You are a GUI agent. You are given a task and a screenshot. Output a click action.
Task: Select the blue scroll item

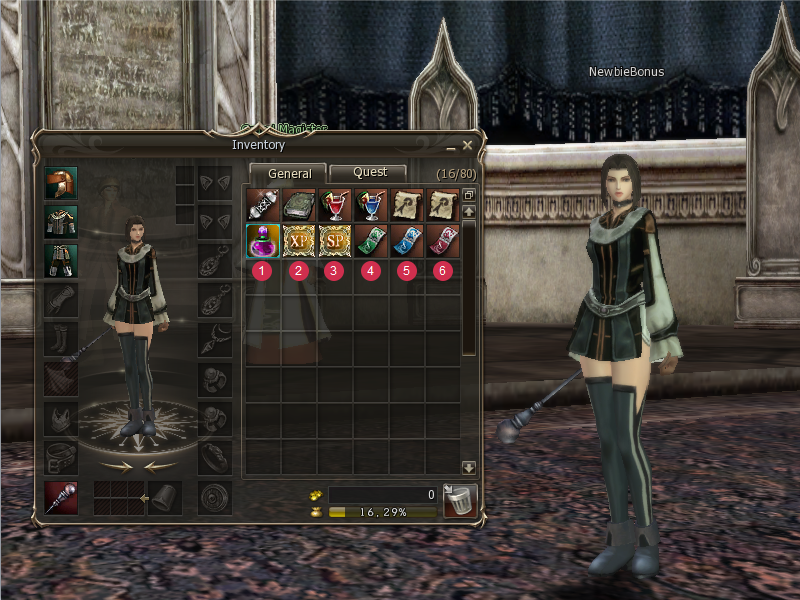[x=405, y=240]
